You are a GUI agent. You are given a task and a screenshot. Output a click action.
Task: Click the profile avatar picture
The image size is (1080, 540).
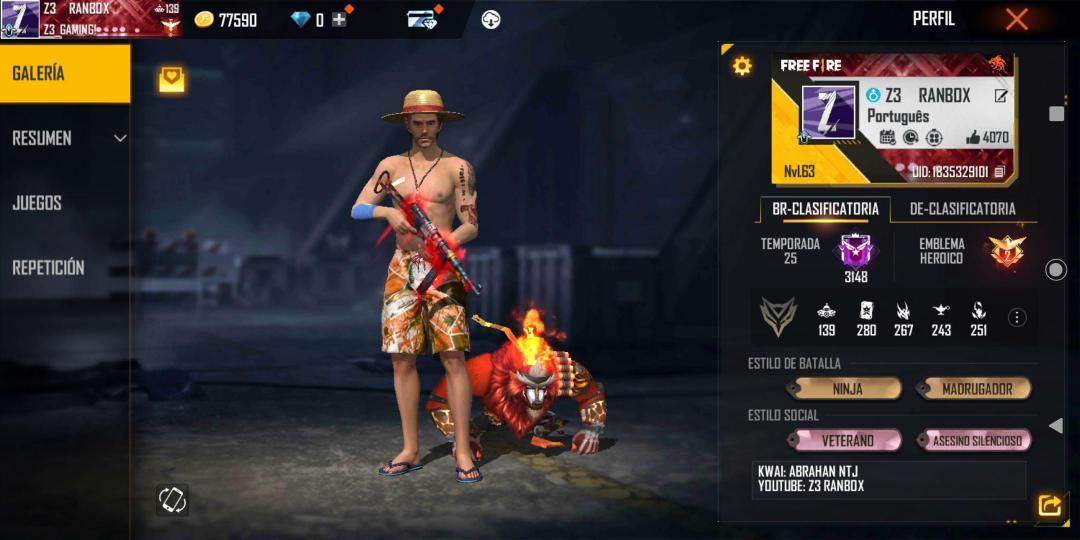828,112
